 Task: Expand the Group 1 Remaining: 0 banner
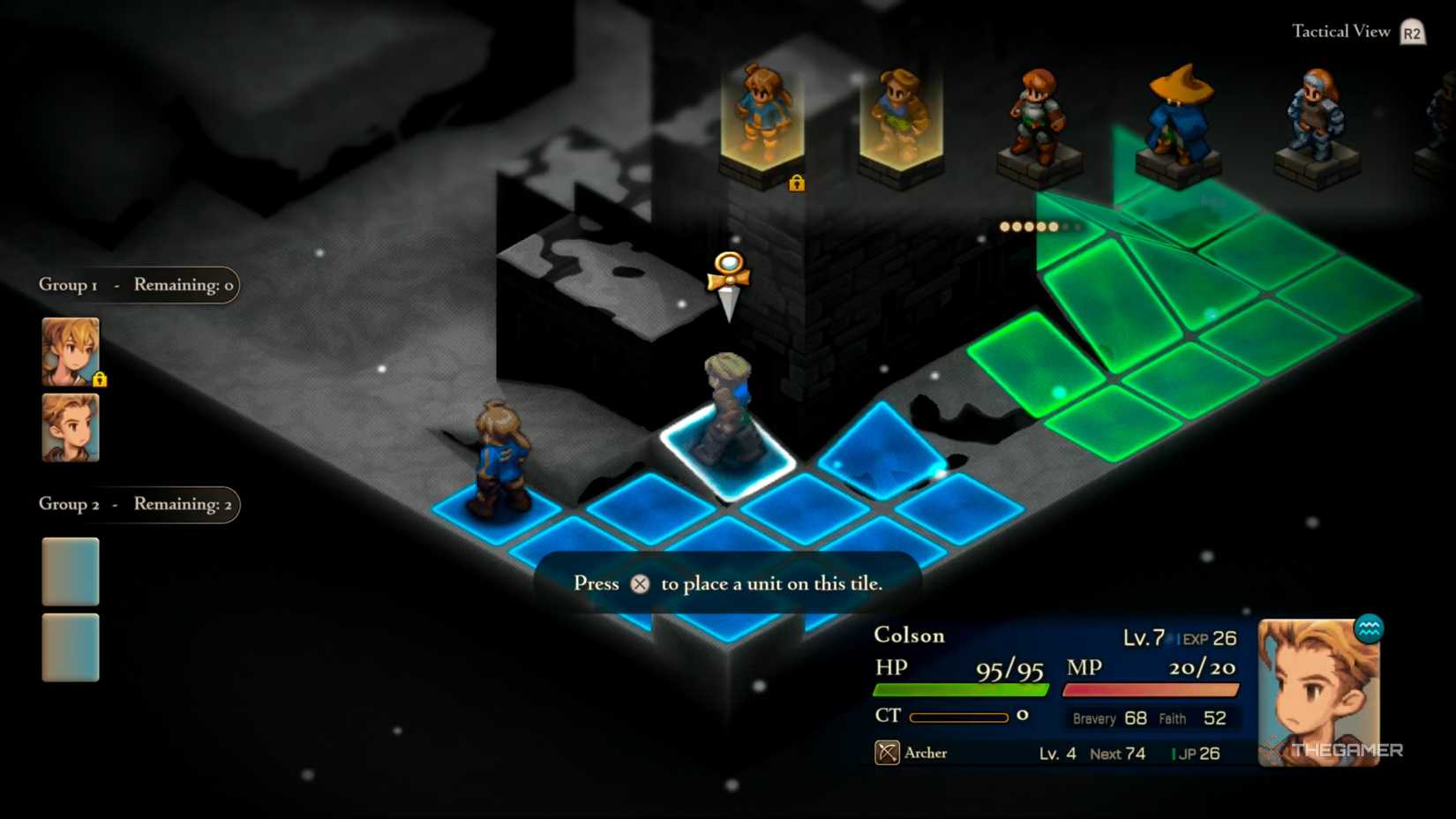tap(137, 284)
